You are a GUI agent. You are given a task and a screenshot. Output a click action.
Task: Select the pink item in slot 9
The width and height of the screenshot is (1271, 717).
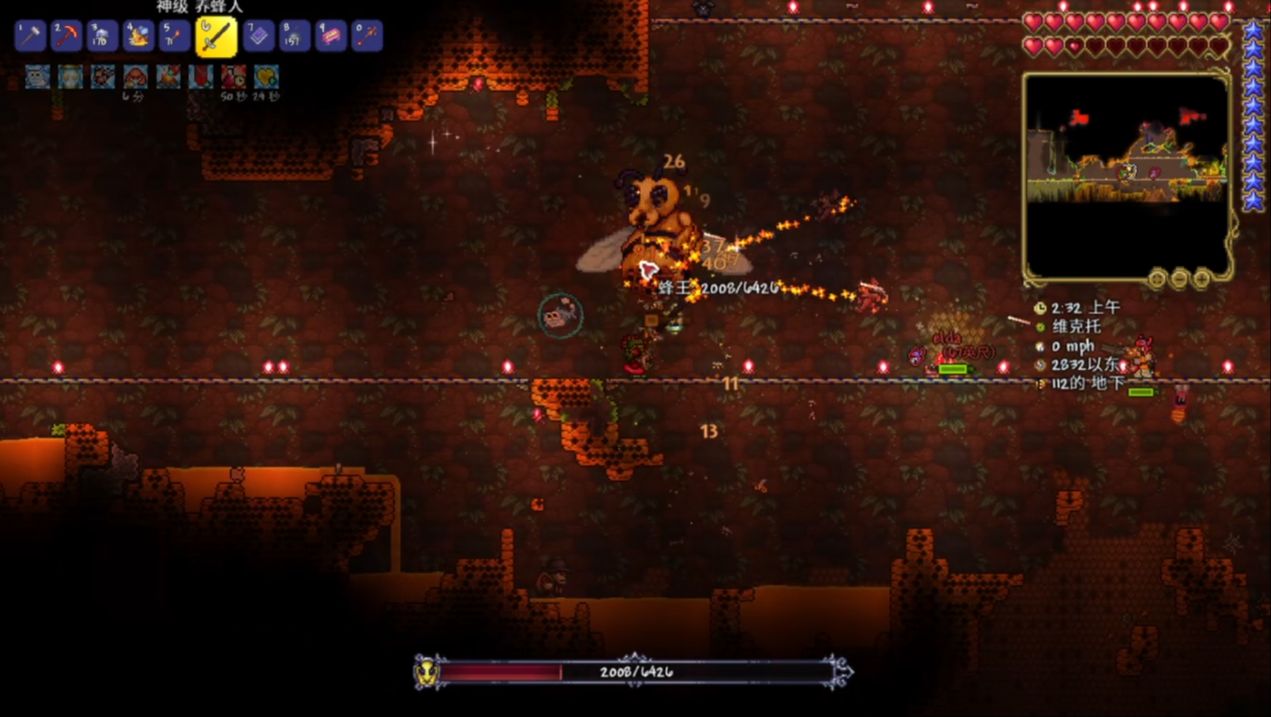coord(331,36)
